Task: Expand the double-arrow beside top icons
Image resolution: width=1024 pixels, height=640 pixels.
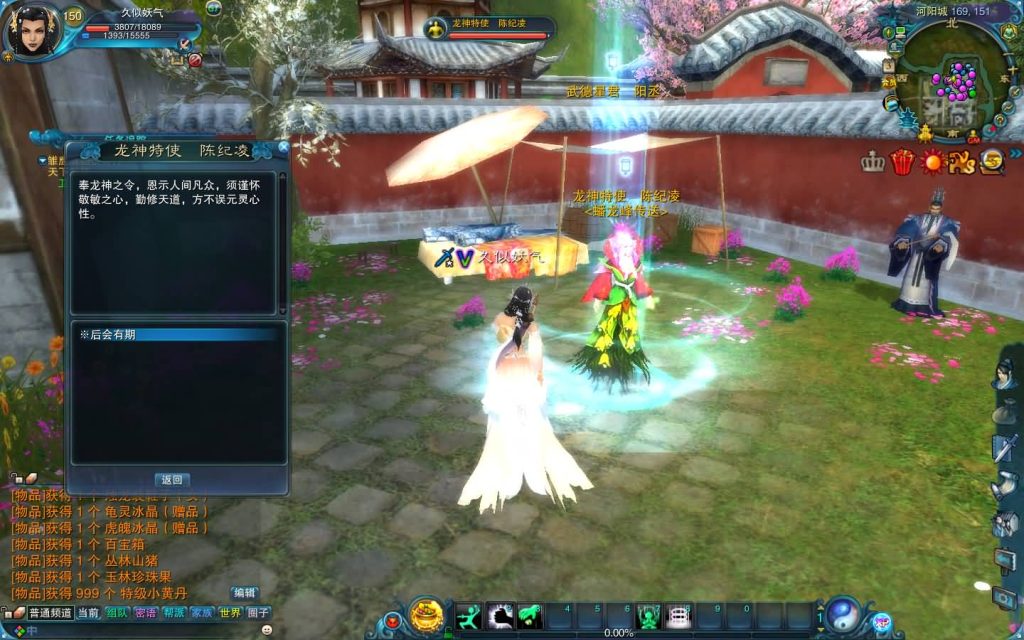Action: click(x=1015, y=153)
